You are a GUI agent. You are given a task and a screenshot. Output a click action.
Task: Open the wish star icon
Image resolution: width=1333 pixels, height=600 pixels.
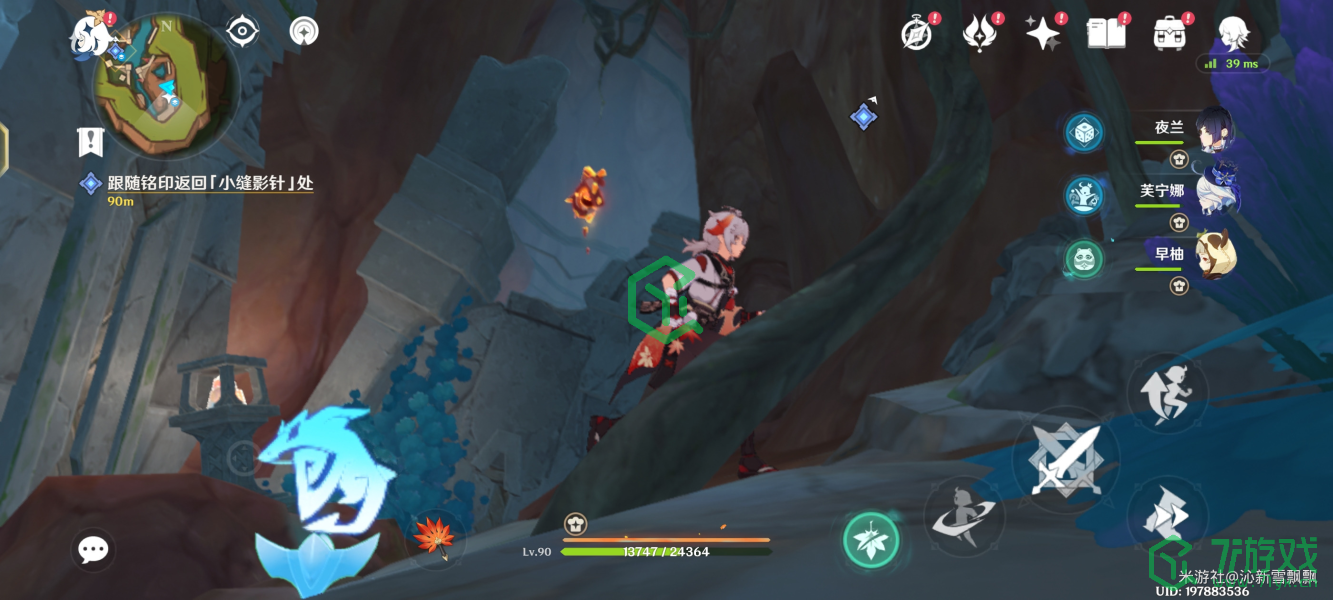coord(1042,34)
